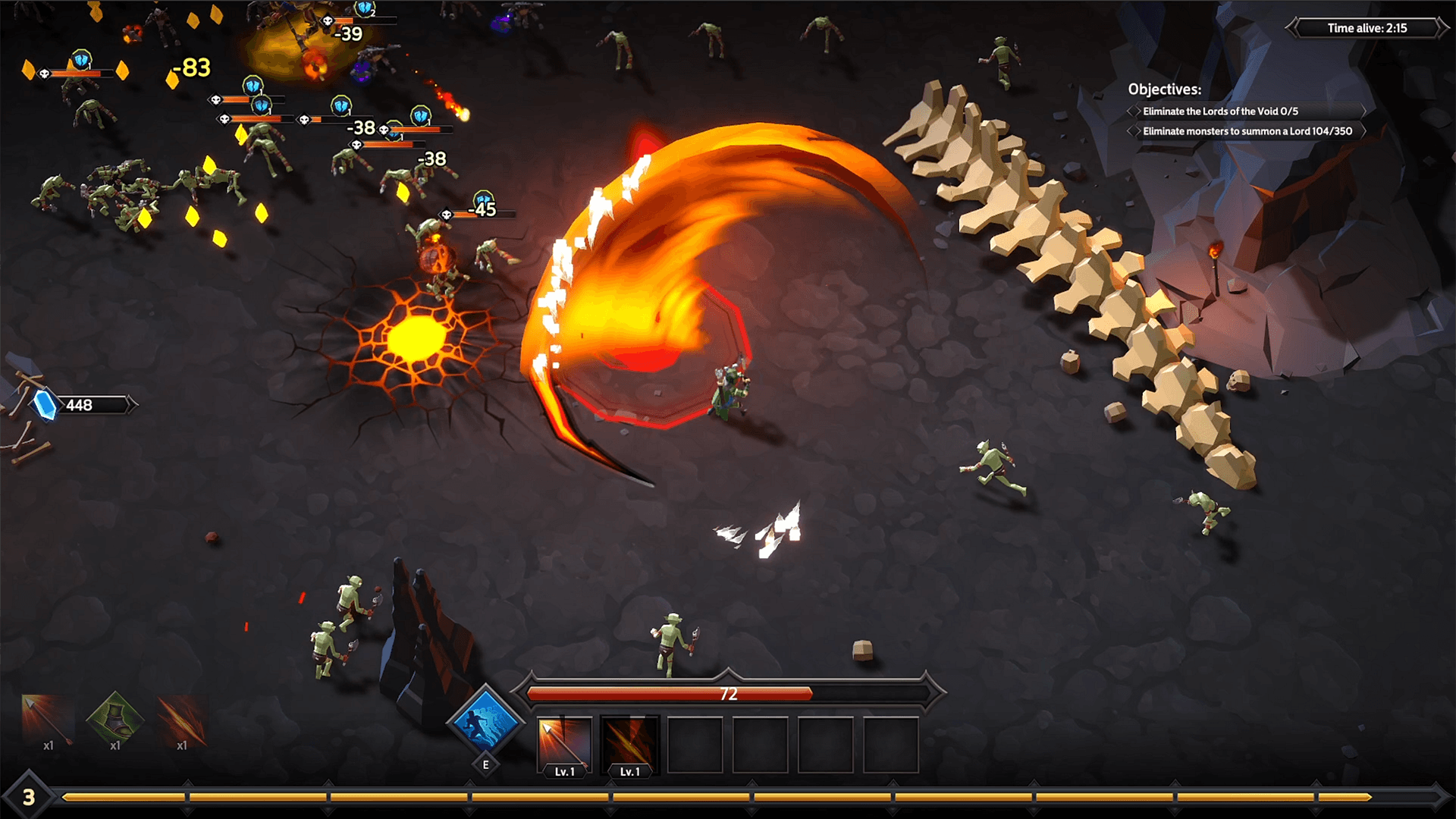Screen dimensions: 1456x819
Task: Select the 'Eliminate monsters to summon a Lord' objective
Action: tap(1247, 130)
